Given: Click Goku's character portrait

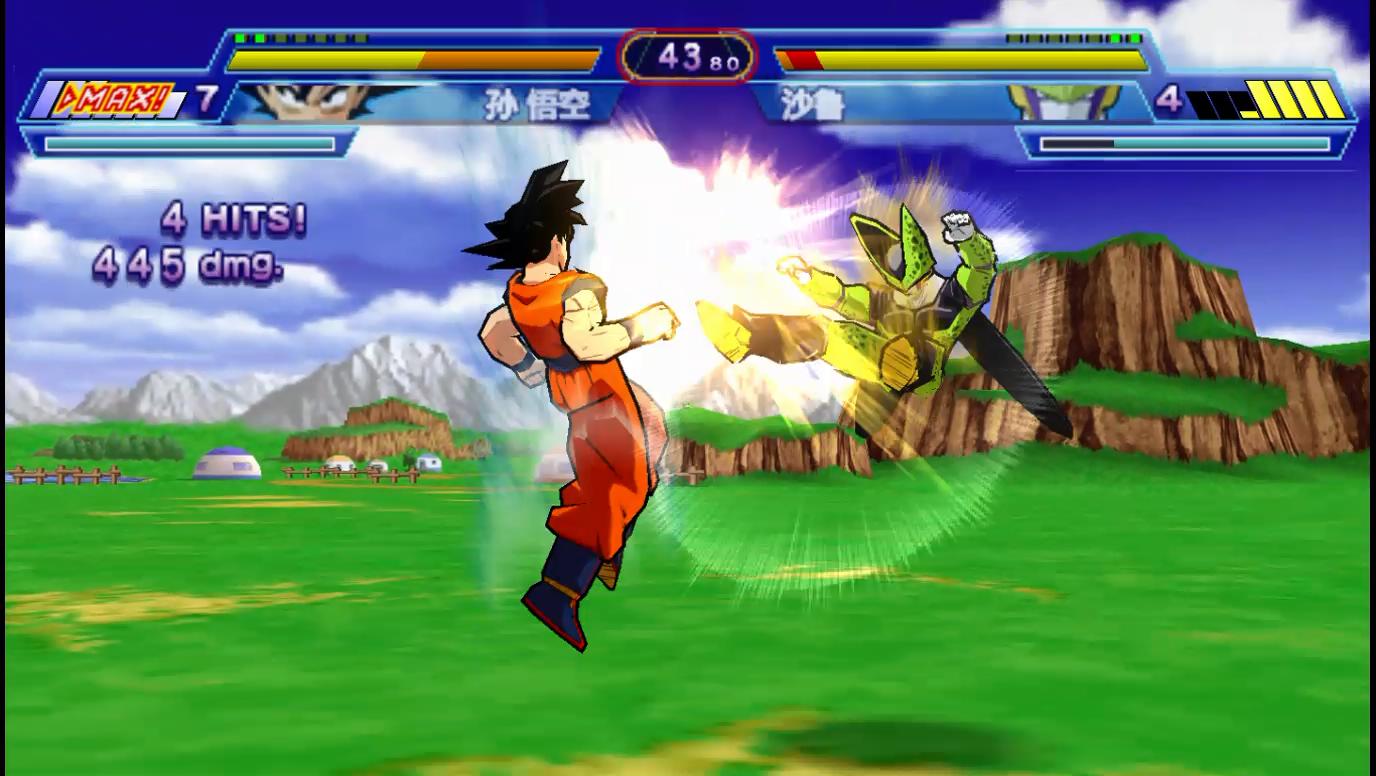Looking at the screenshot, I should [318, 100].
